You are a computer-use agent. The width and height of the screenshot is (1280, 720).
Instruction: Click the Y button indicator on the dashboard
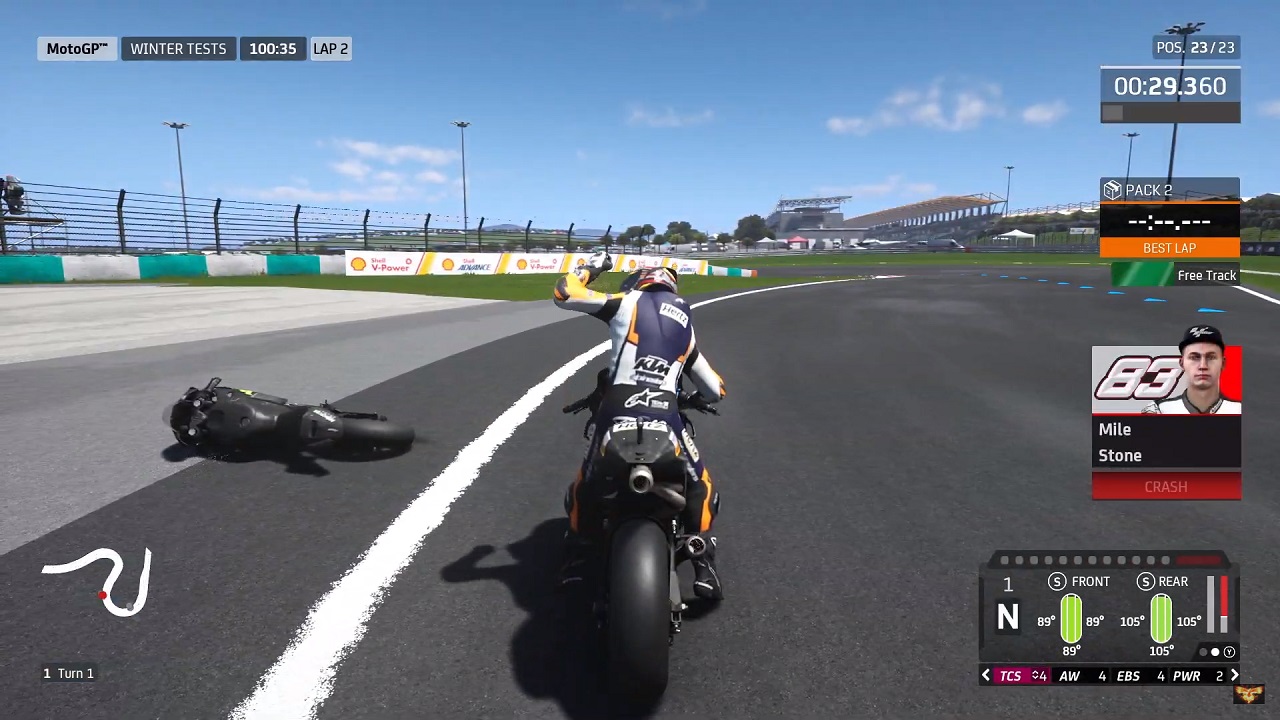point(1229,652)
